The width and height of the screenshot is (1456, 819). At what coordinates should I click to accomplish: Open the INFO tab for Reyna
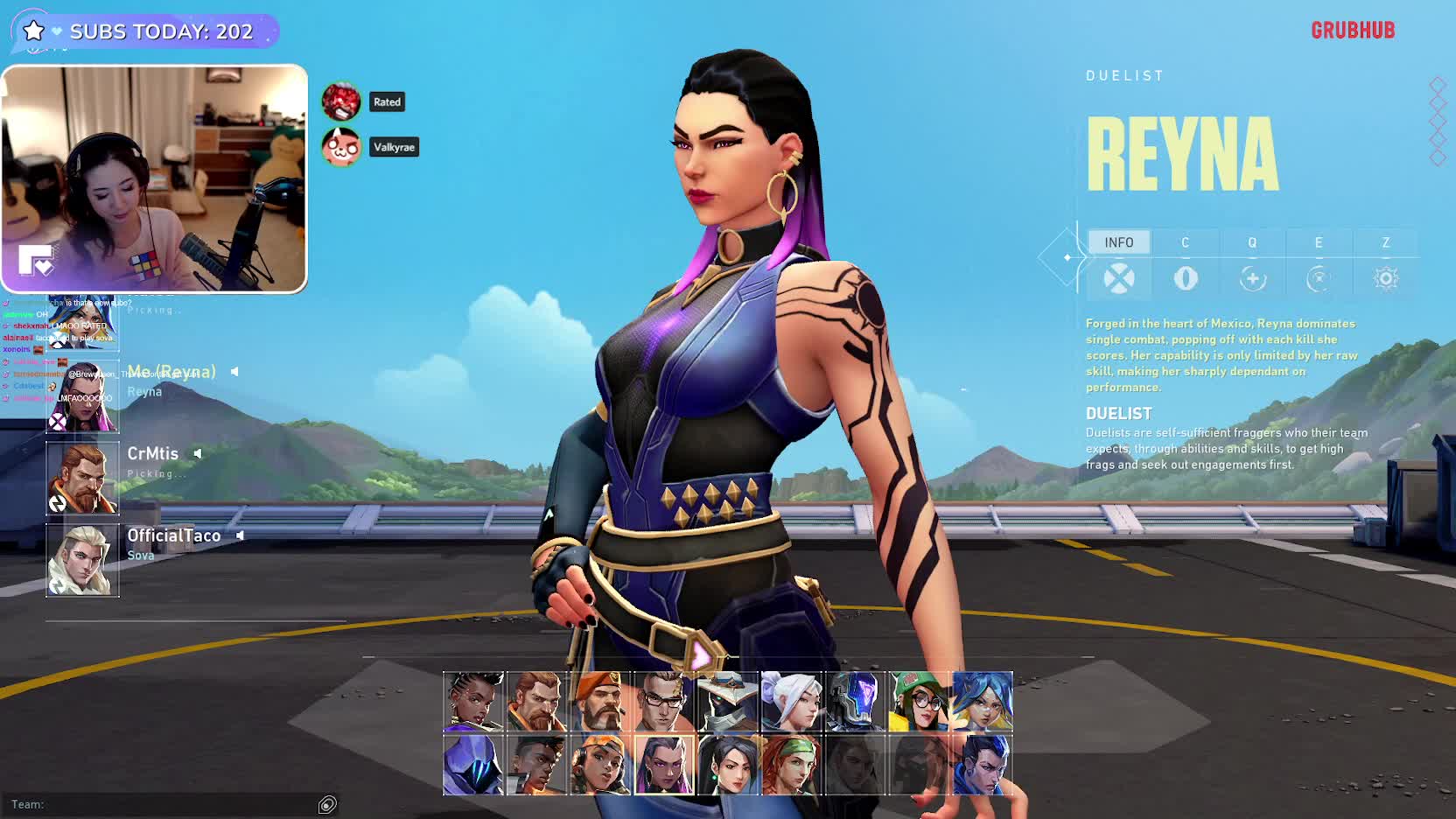click(x=1119, y=242)
